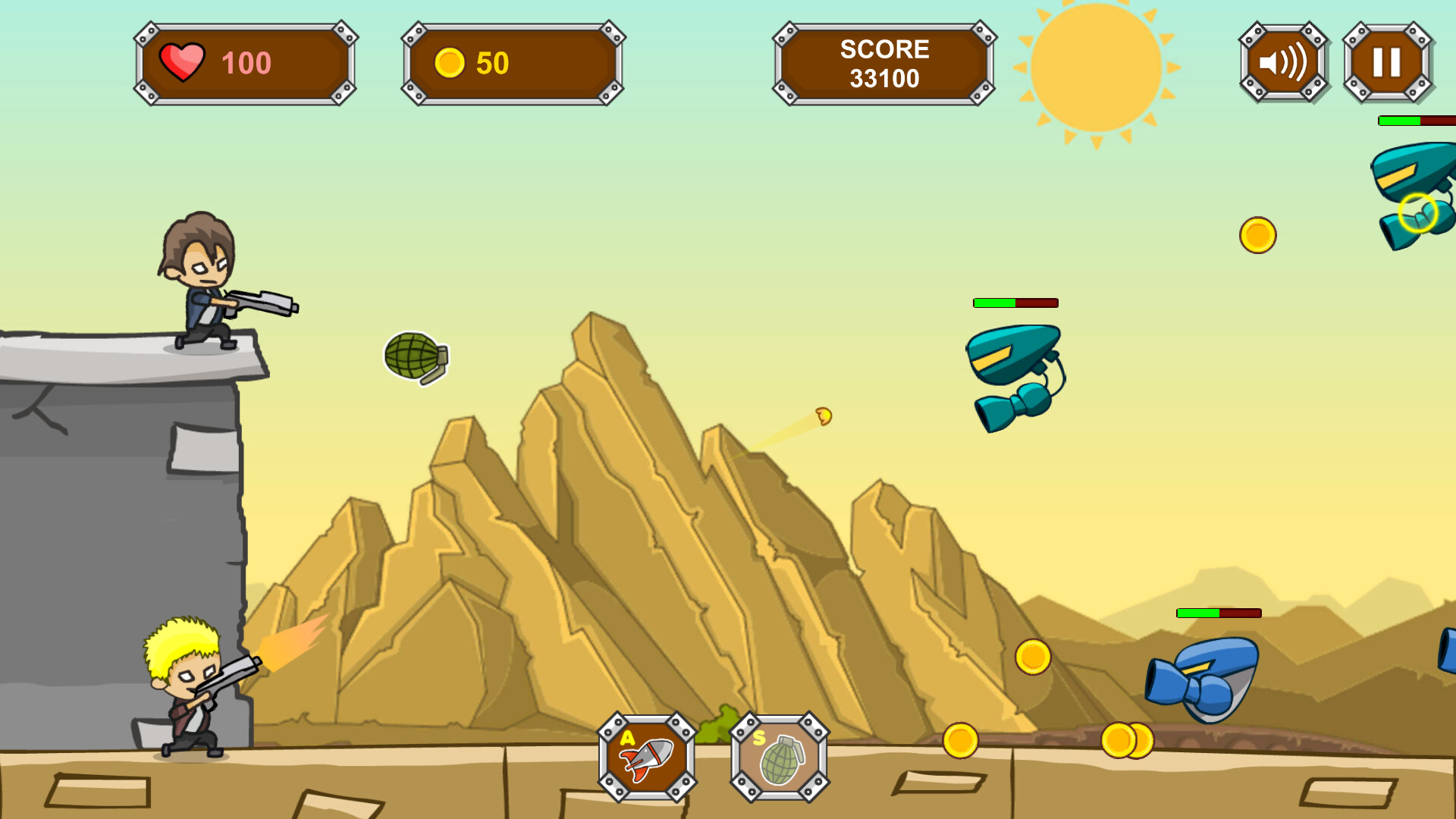
Task: Select the gold coin icon beside 50
Action: pos(451,64)
